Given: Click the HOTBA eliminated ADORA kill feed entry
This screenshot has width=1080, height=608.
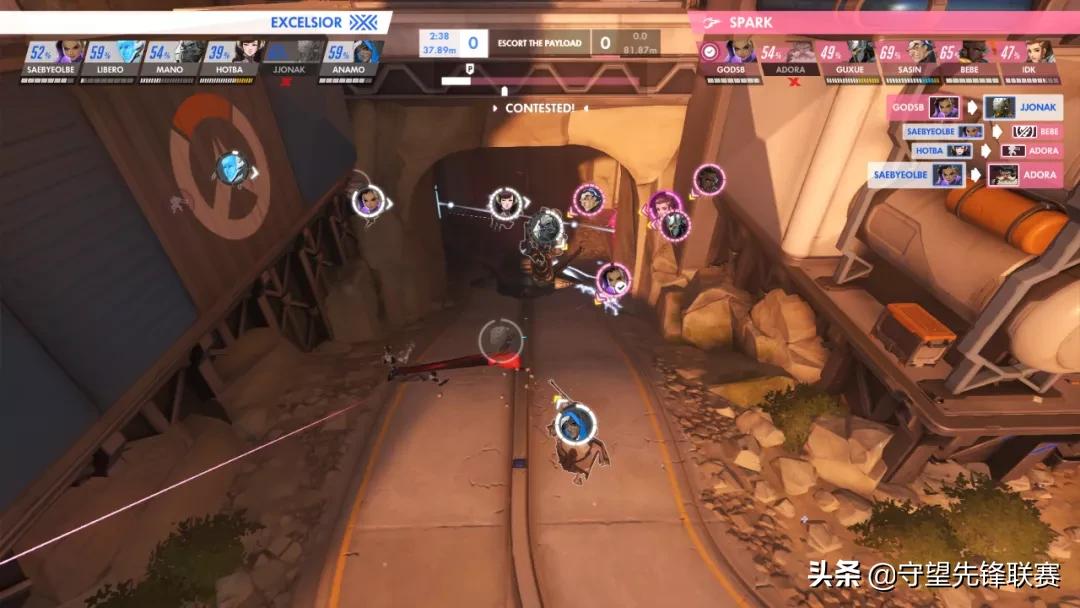Looking at the screenshot, I should point(985,151).
